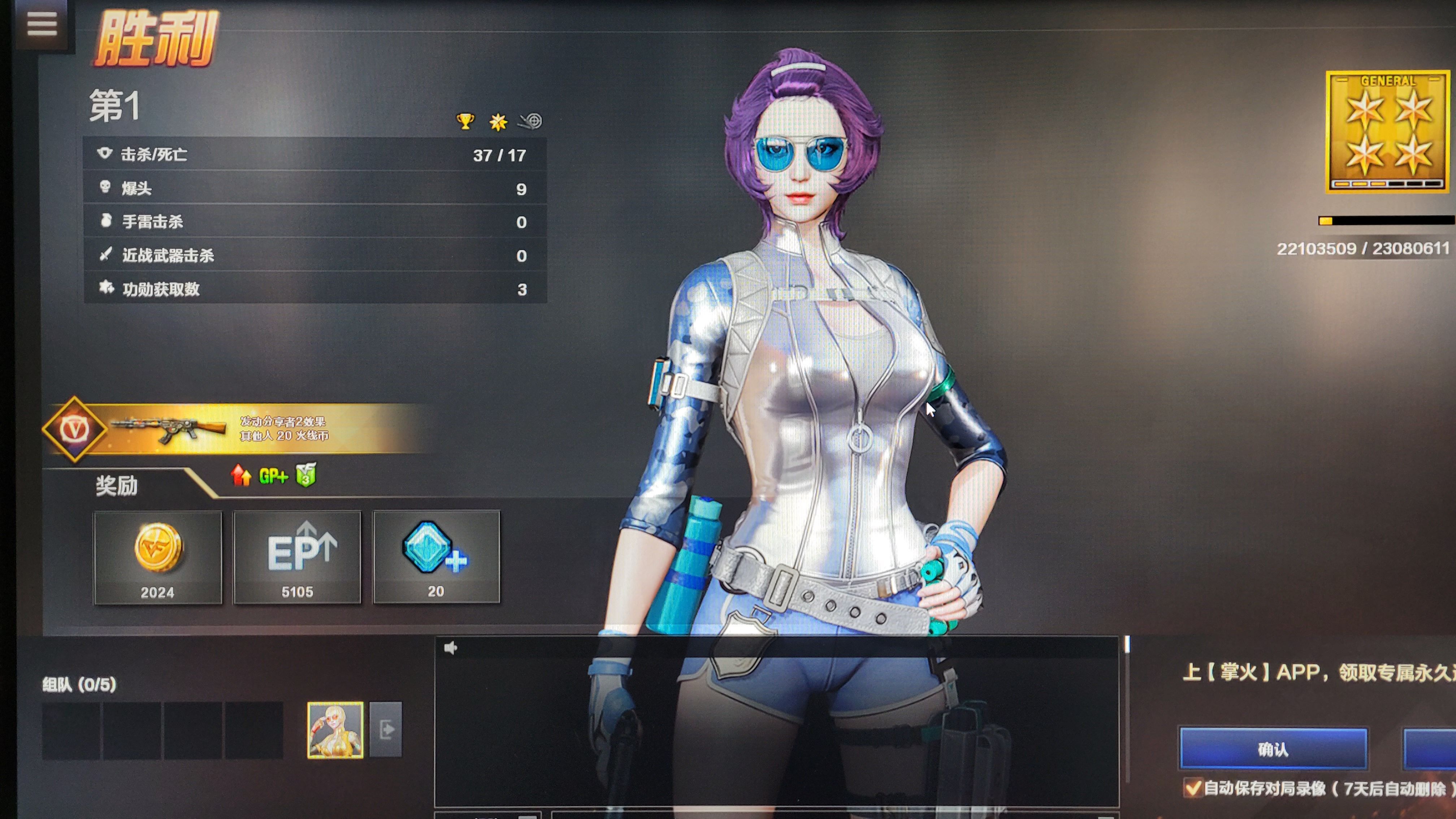Select the gold character avatar thumbnail

tap(335, 730)
